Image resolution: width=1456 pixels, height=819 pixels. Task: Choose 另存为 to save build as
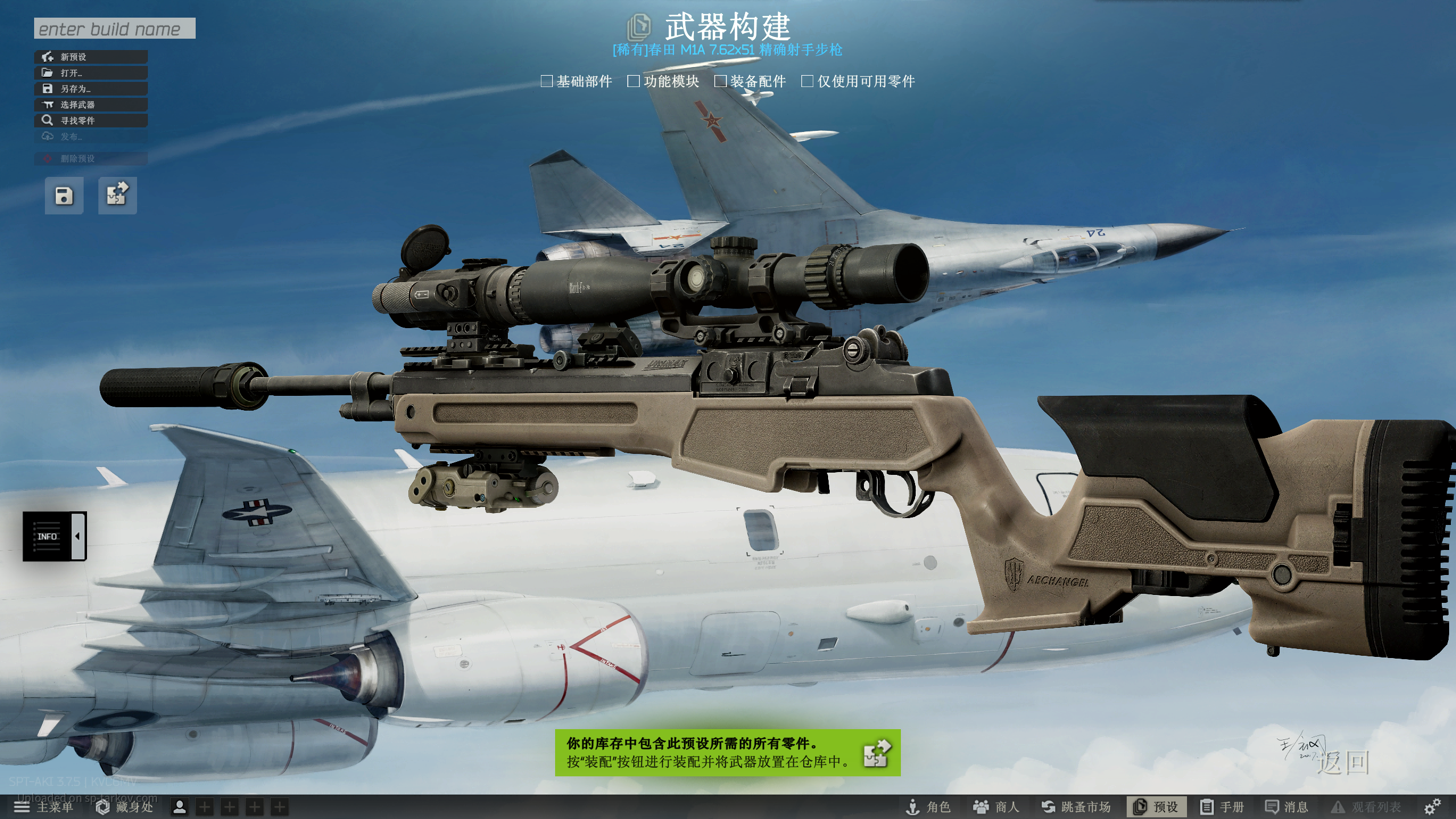(x=91, y=89)
